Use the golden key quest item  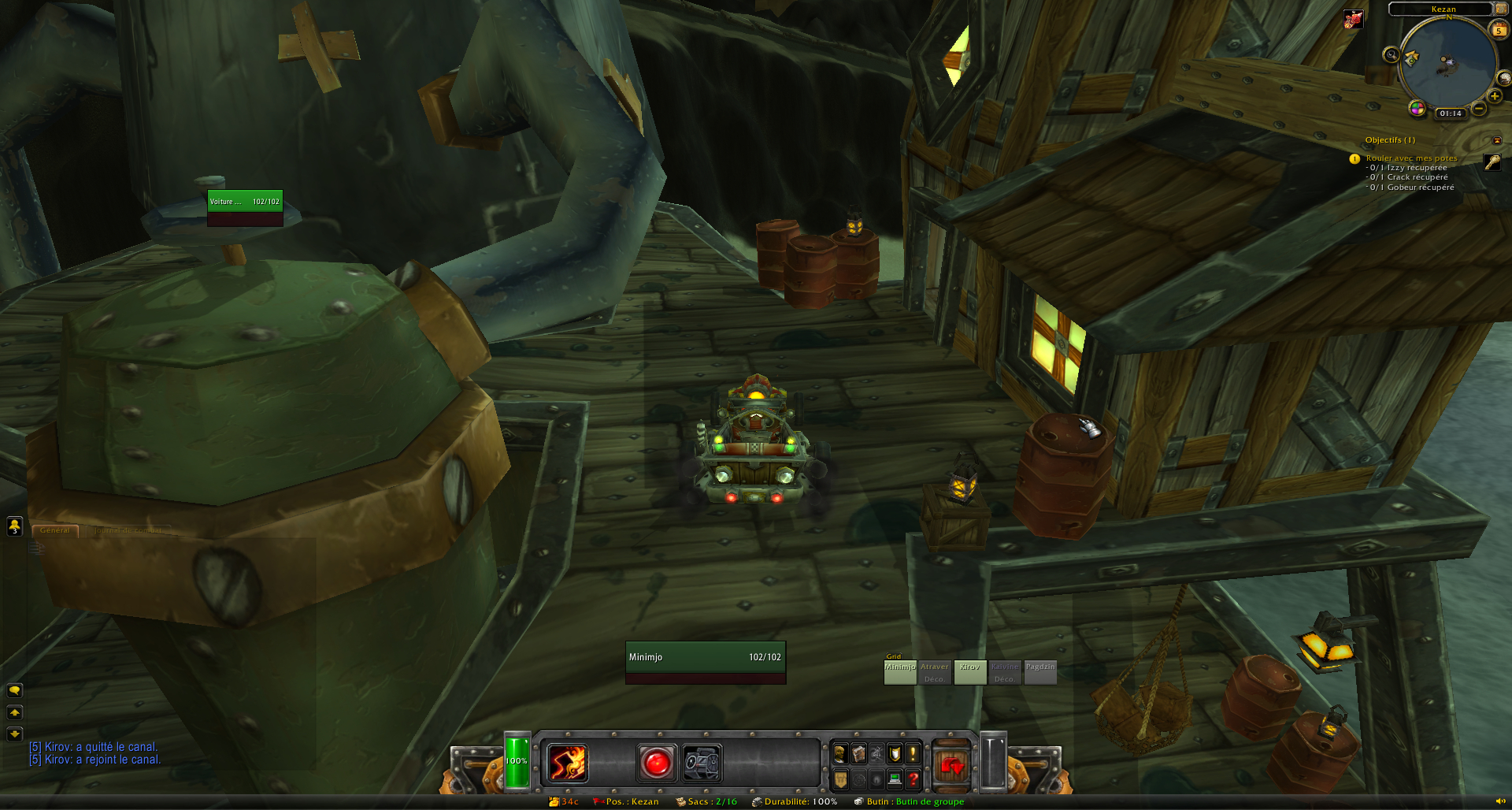pyautogui.click(x=1492, y=162)
